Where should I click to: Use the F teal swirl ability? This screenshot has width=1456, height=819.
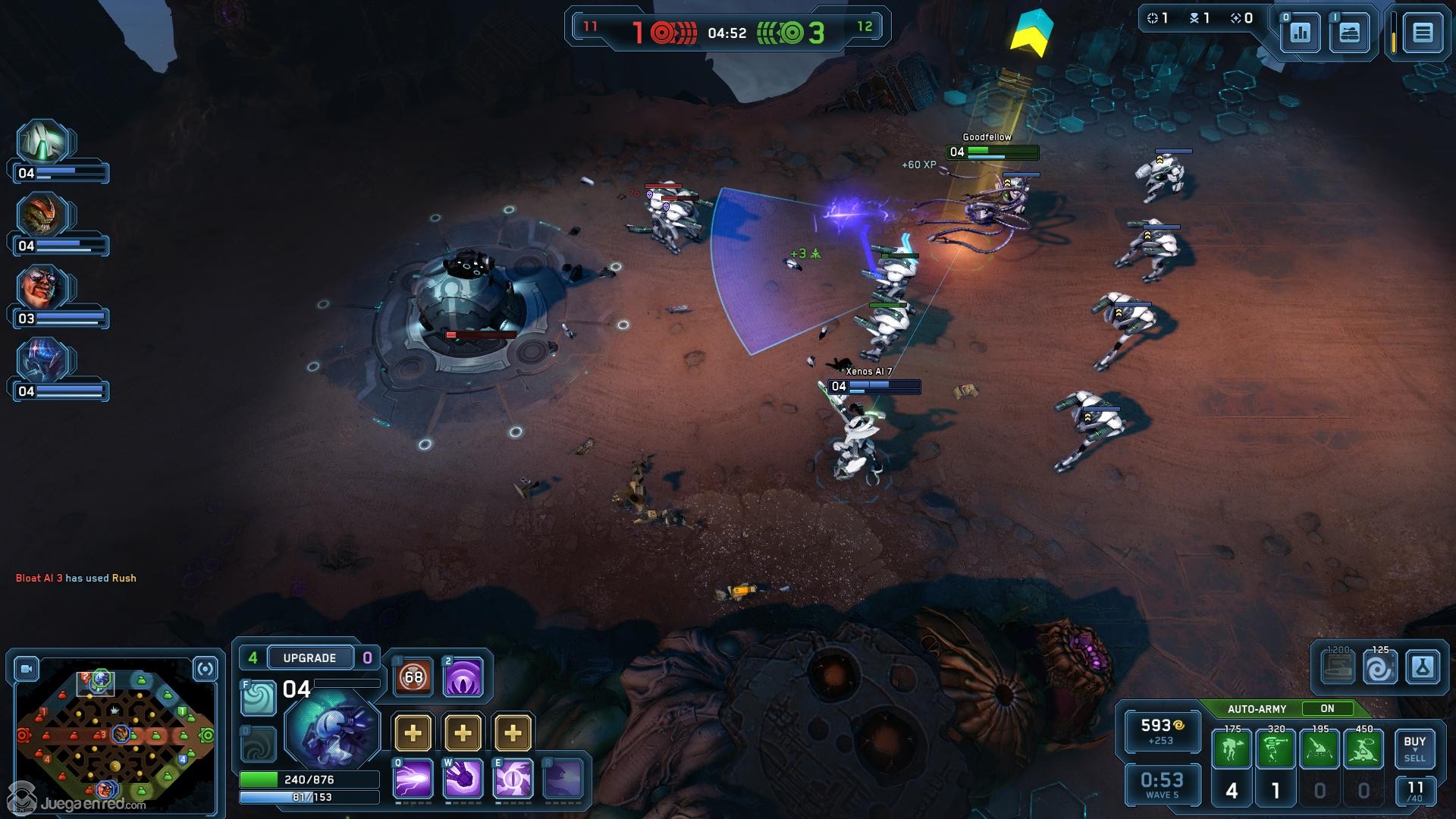258,698
